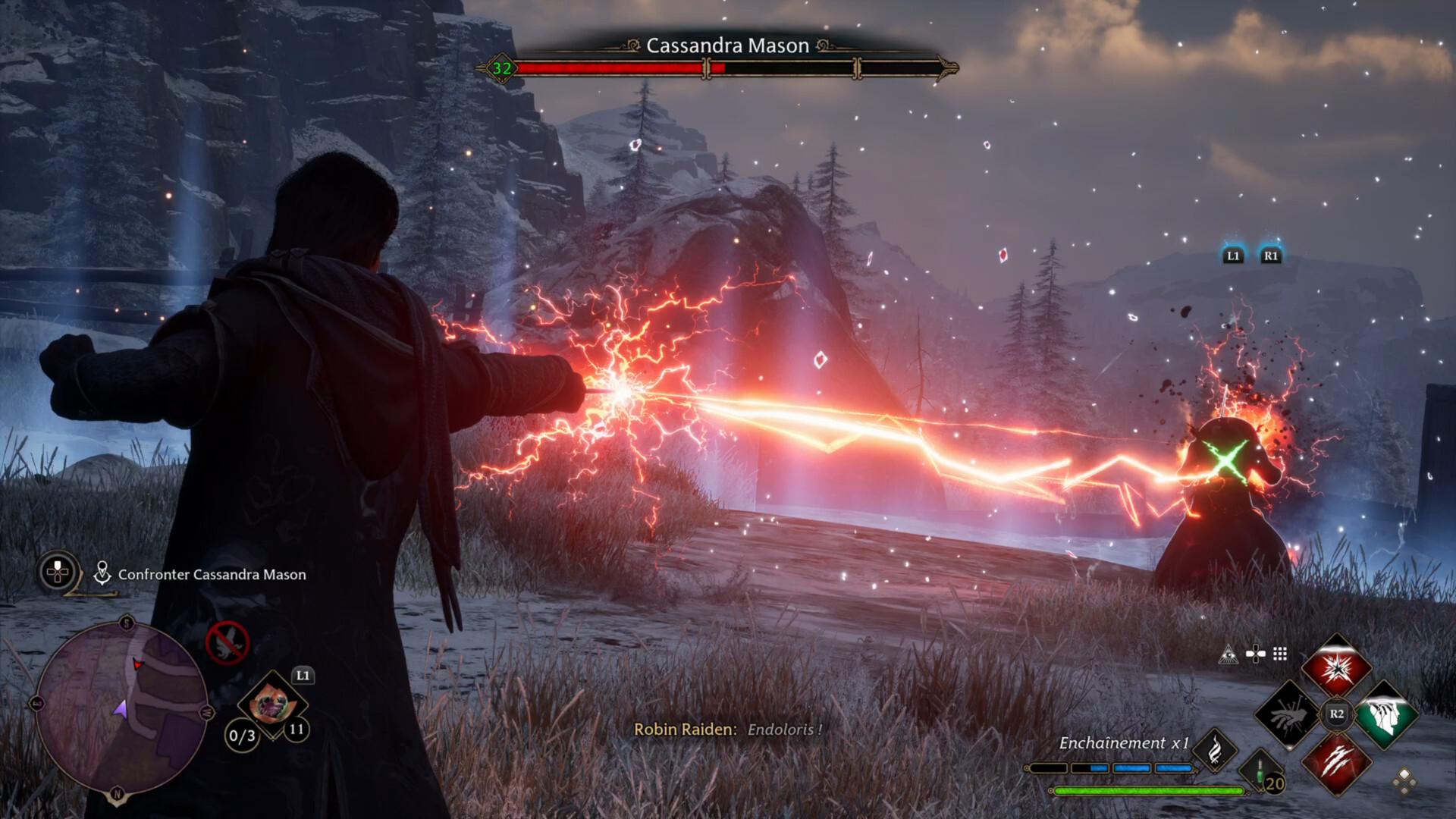The width and height of the screenshot is (1456, 819).
Task: Click the eye-in-triangle icon
Action: coord(1228,654)
